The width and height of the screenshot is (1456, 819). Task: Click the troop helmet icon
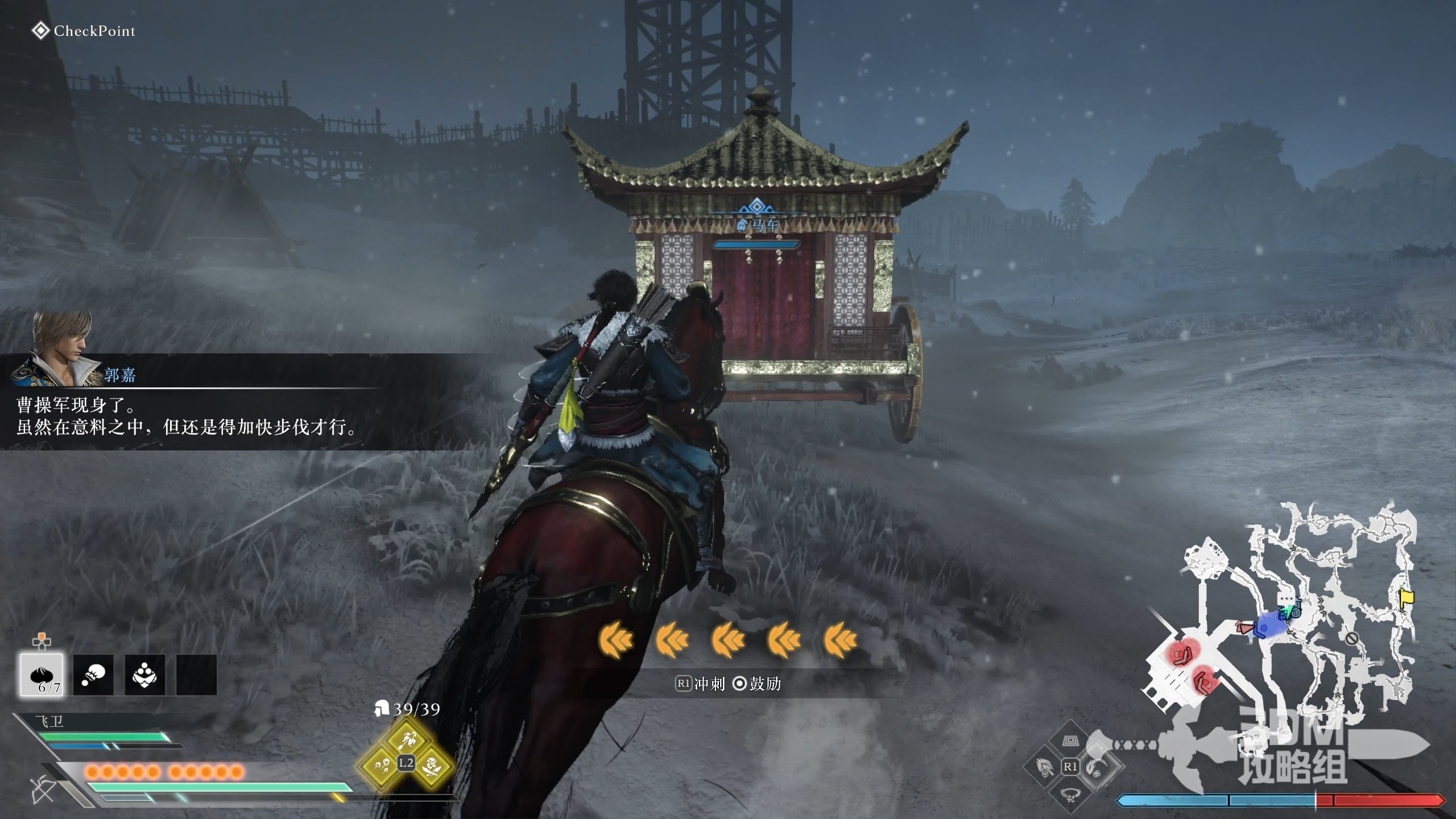(x=381, y=709)
